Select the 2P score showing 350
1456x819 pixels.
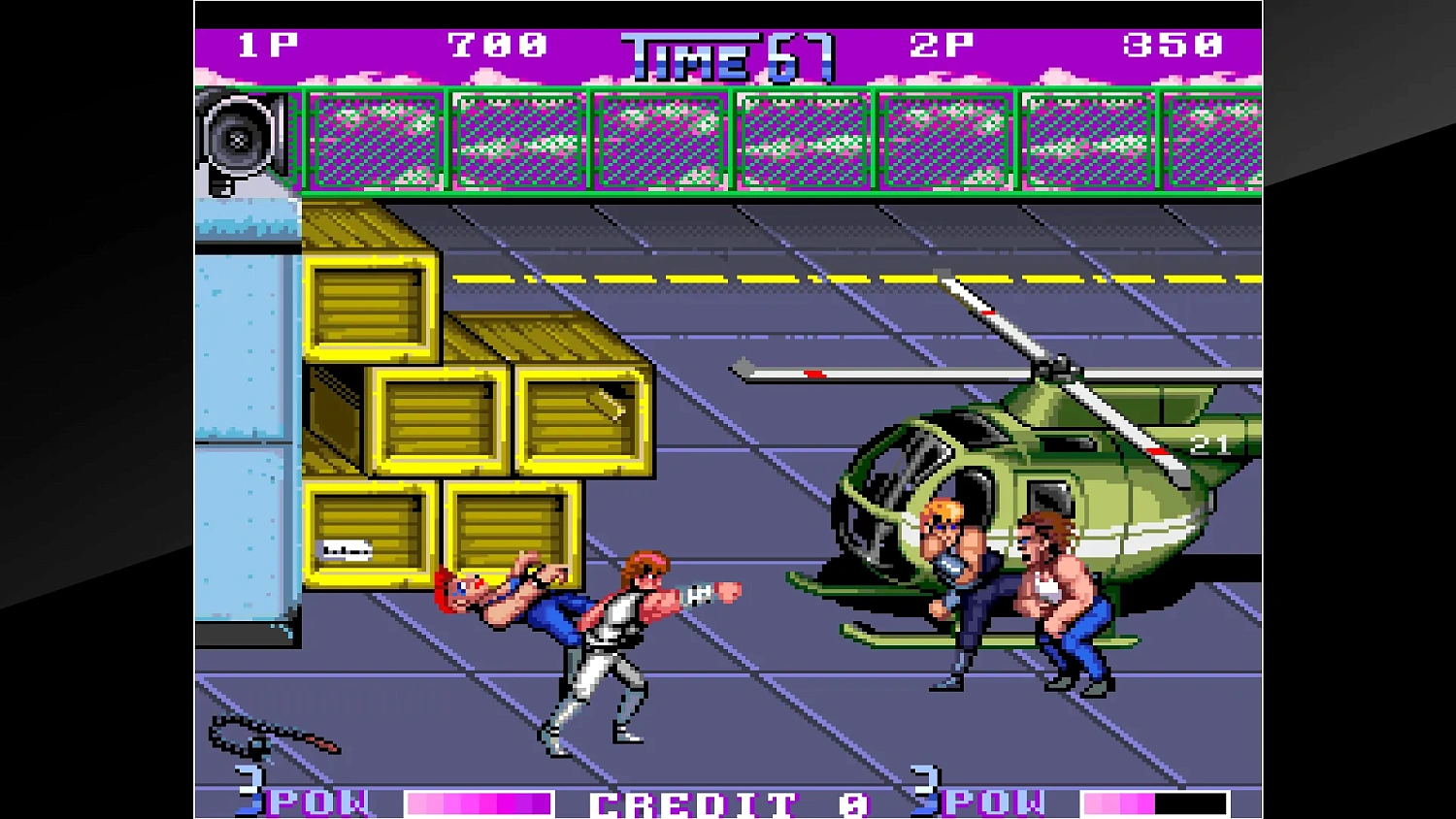1172,44
